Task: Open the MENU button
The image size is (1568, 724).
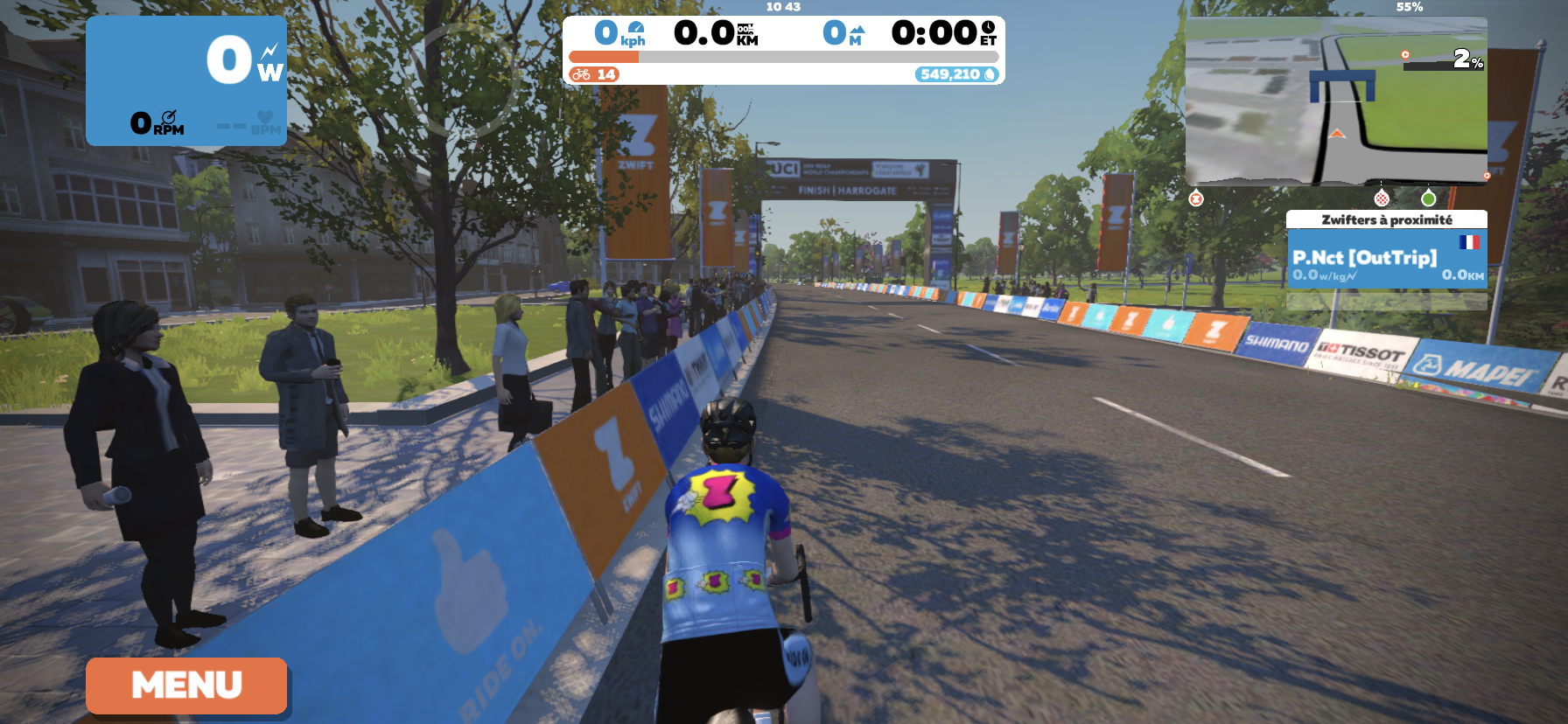Action: 185,686
